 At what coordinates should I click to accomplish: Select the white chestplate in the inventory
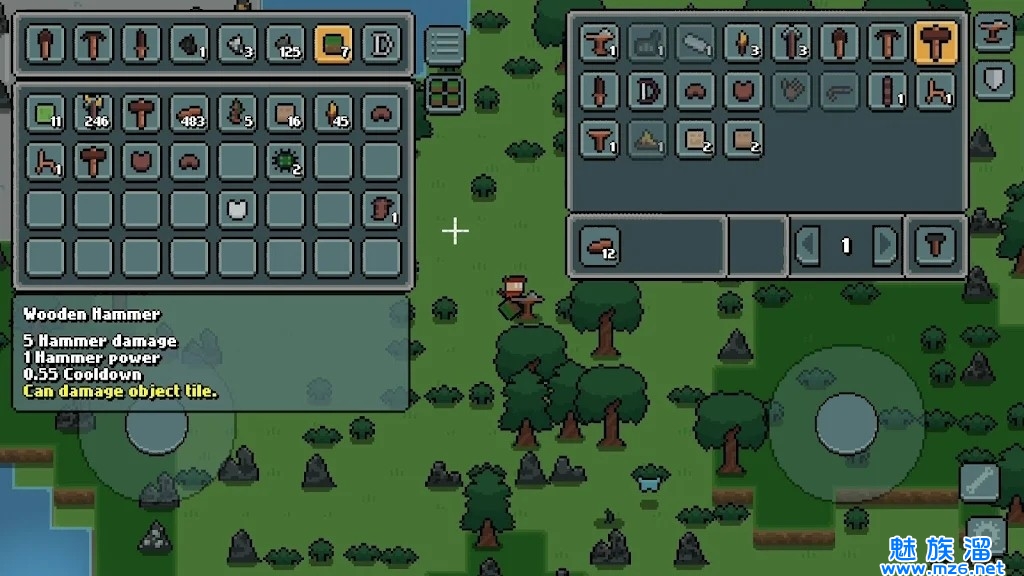click(236, 208)
